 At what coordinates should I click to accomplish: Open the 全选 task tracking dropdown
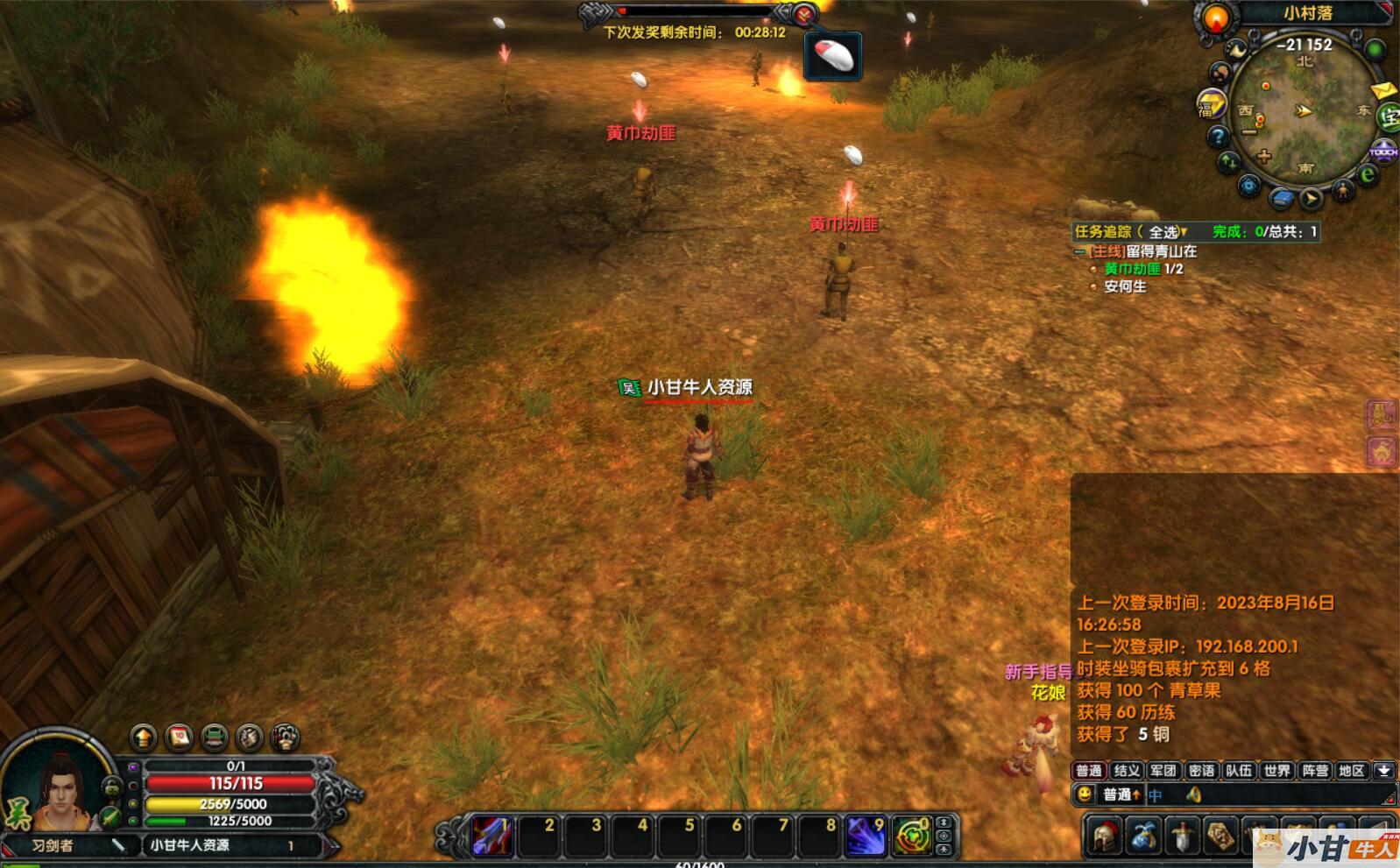[1168, 232]
